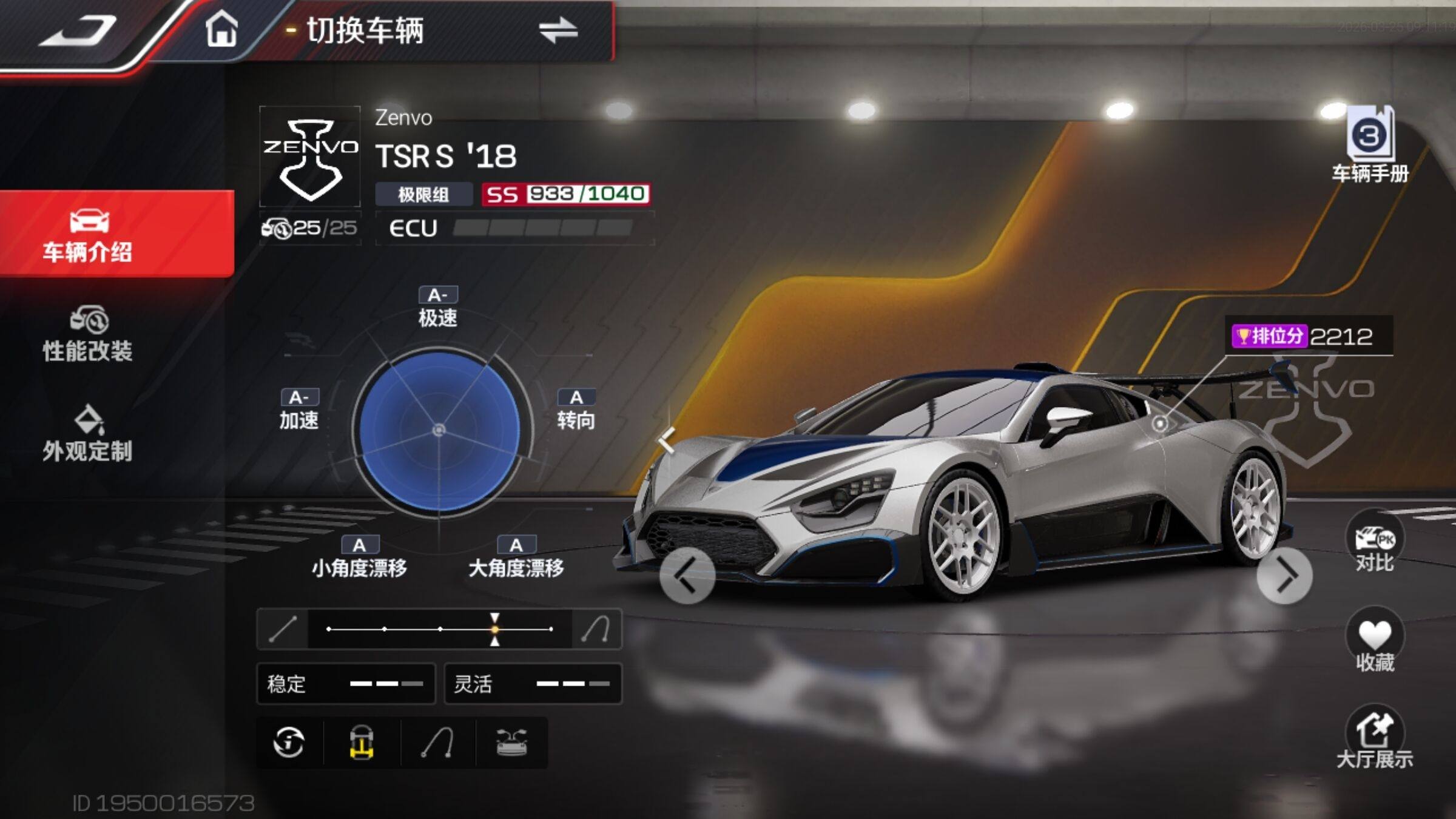
Task: Select the 车辆介绍 tab
Action: click(88, 235)
